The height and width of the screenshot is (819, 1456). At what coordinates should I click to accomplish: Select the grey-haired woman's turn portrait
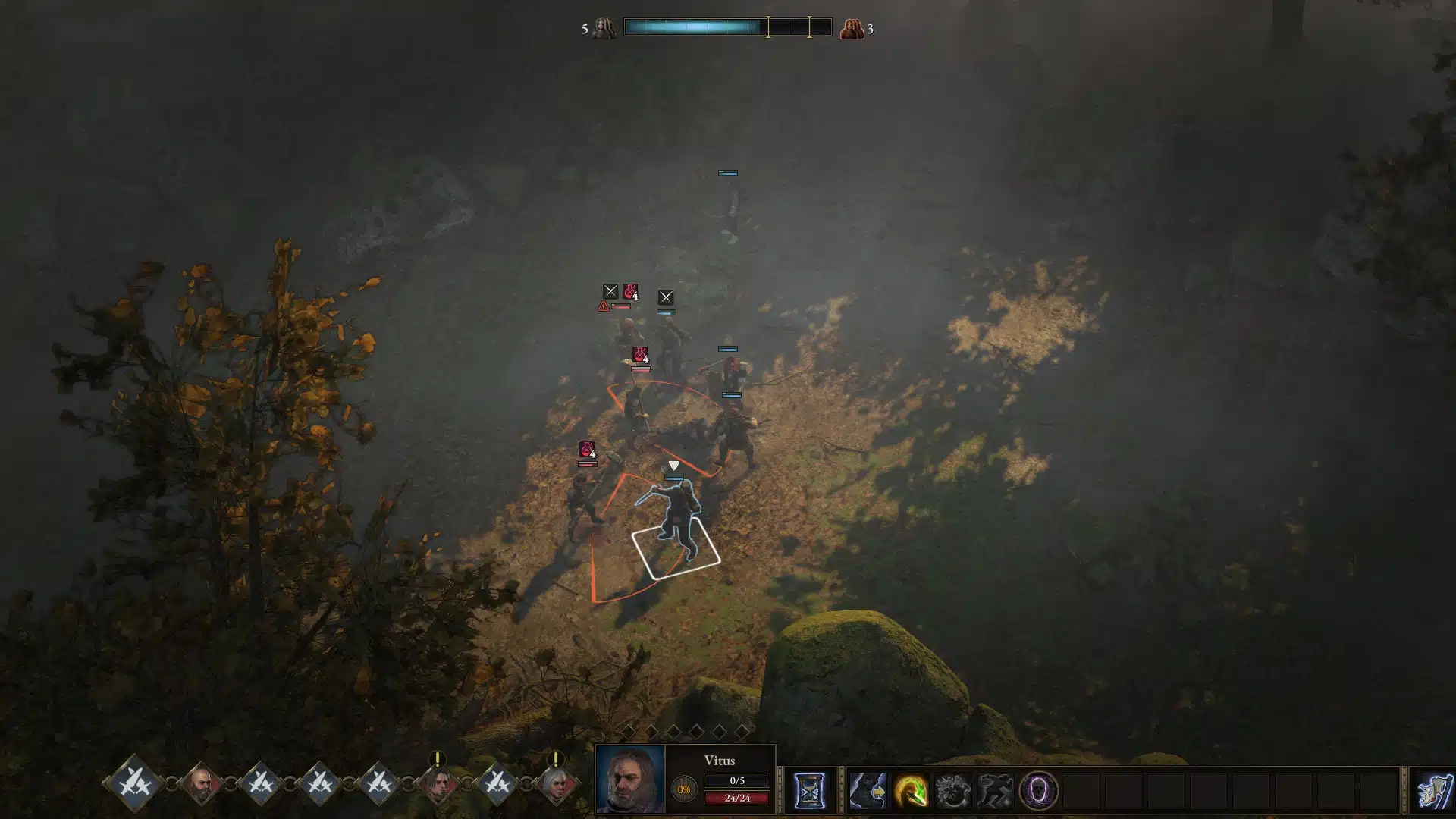tap(557, 783)
